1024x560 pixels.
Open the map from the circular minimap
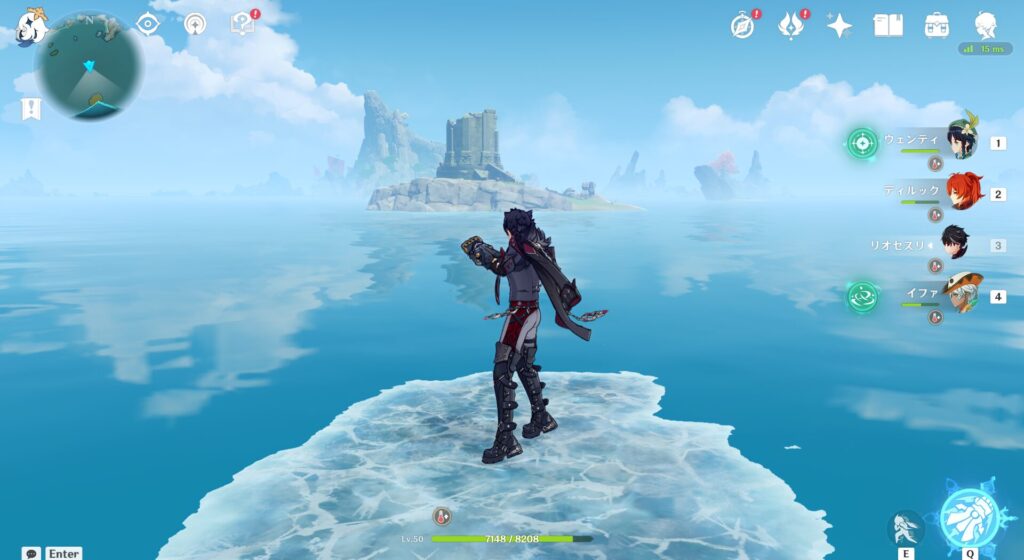tap(88, 67)
